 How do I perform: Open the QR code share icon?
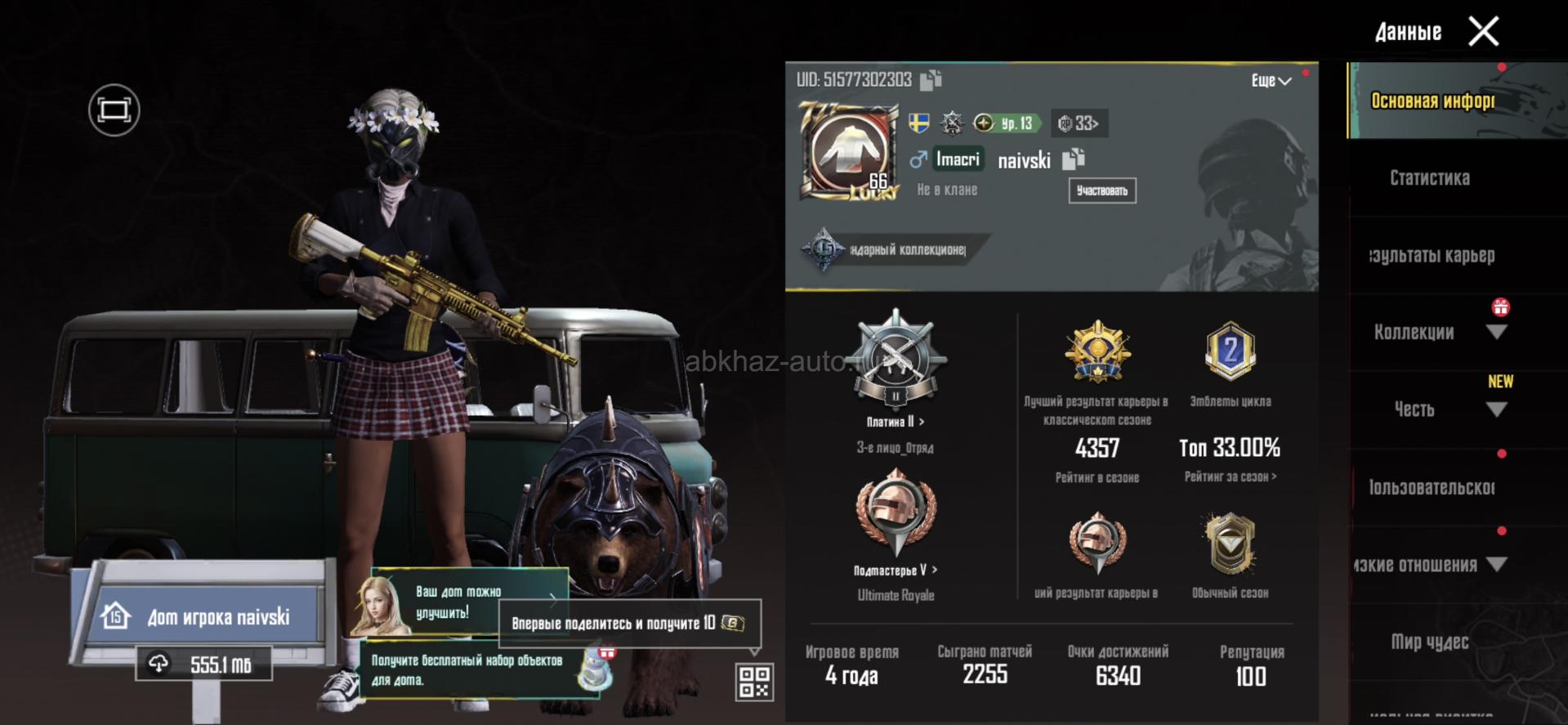coord(753,682)
